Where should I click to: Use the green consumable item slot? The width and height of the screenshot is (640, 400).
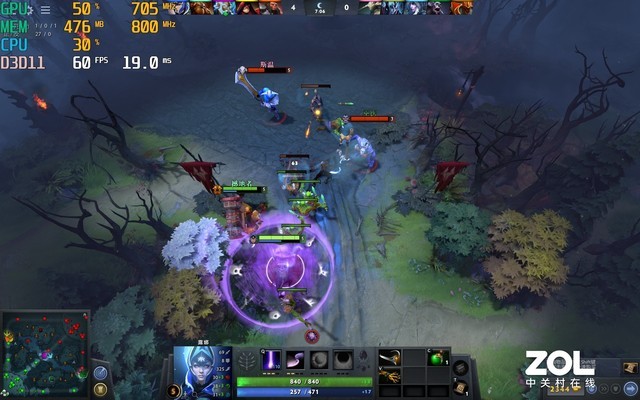(436, 358)
